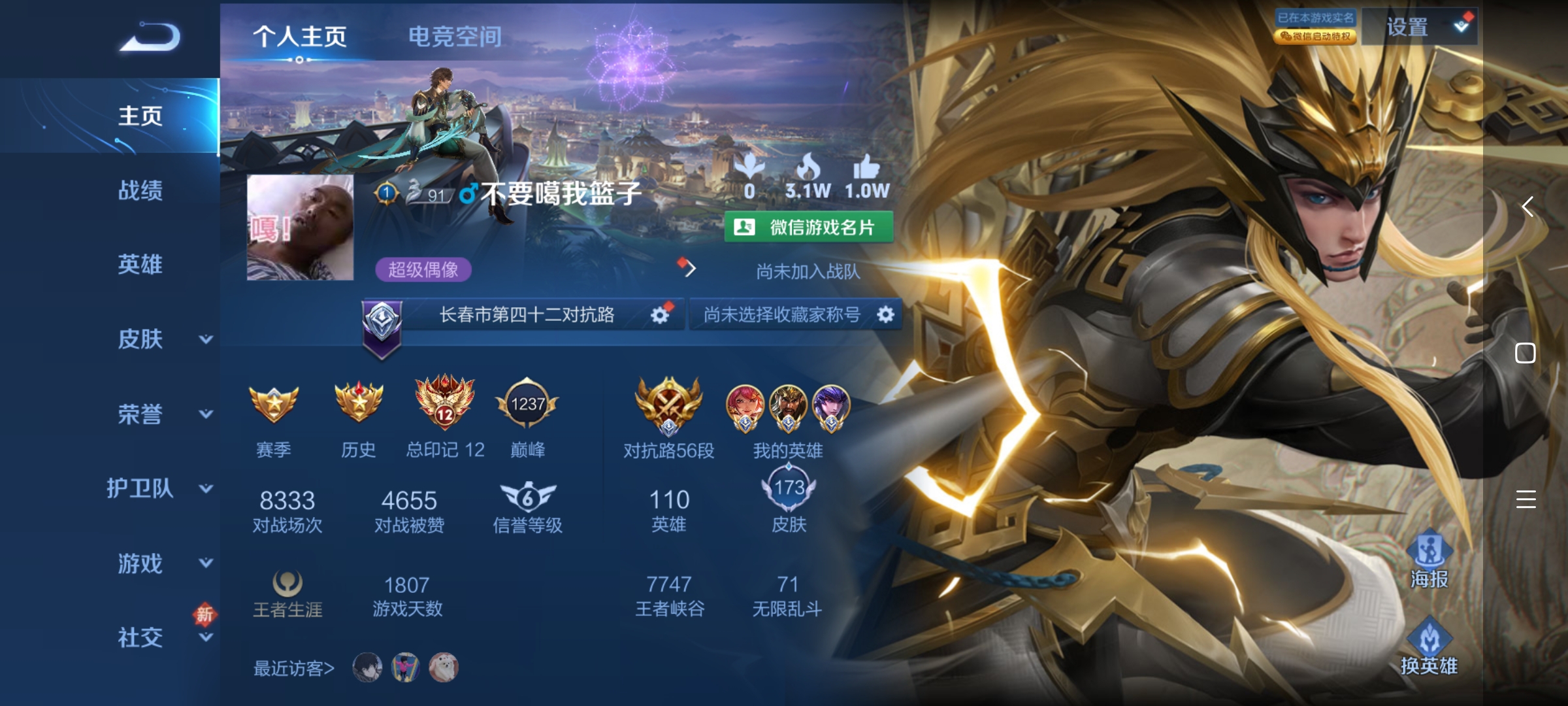View the 巅峰 1237 score badge
Image resolution: width=1568 pixels, height=706 pixels.
(x=527, y=405)
